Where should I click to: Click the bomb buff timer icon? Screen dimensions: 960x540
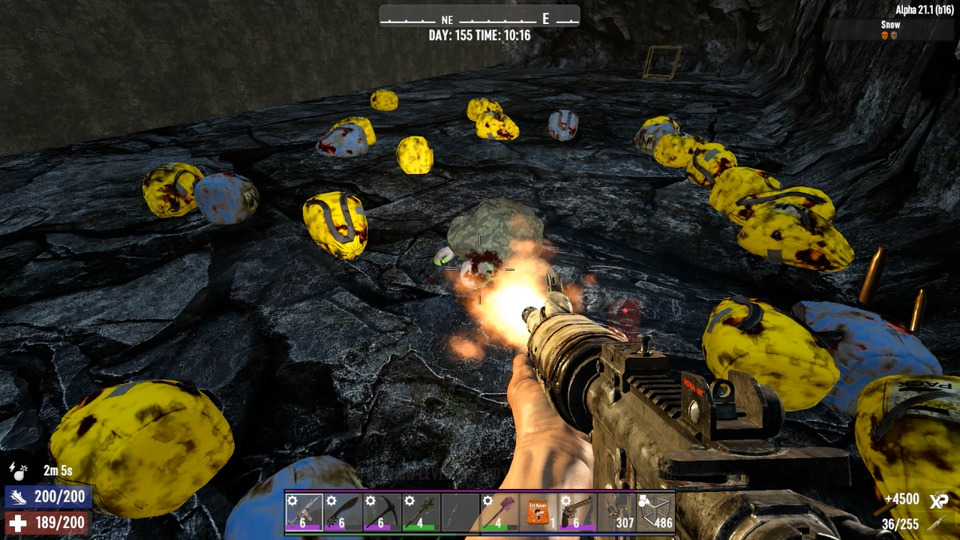click(17, 469)
